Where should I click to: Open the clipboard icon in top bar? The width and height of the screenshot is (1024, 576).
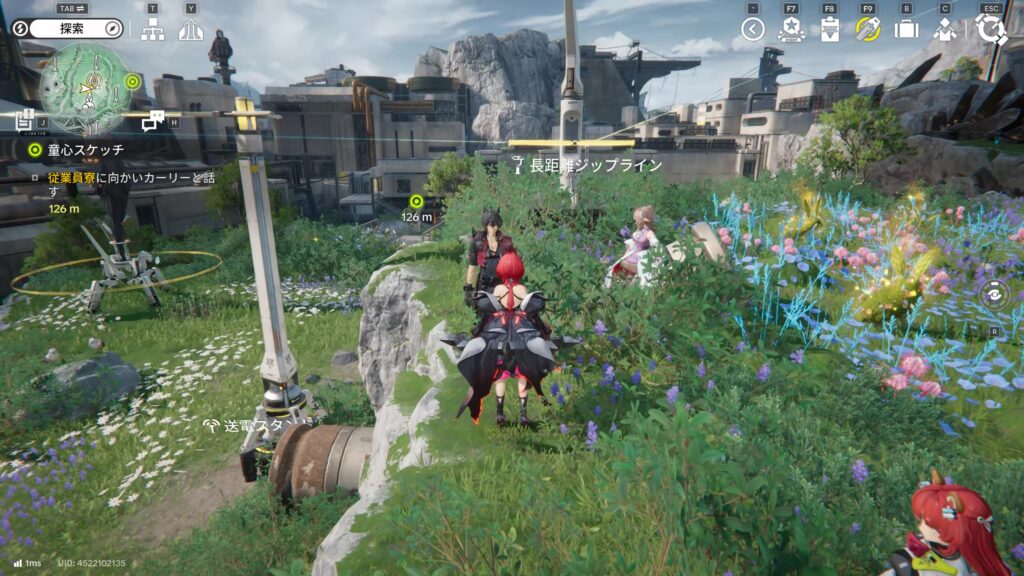[x=829, y=30]
